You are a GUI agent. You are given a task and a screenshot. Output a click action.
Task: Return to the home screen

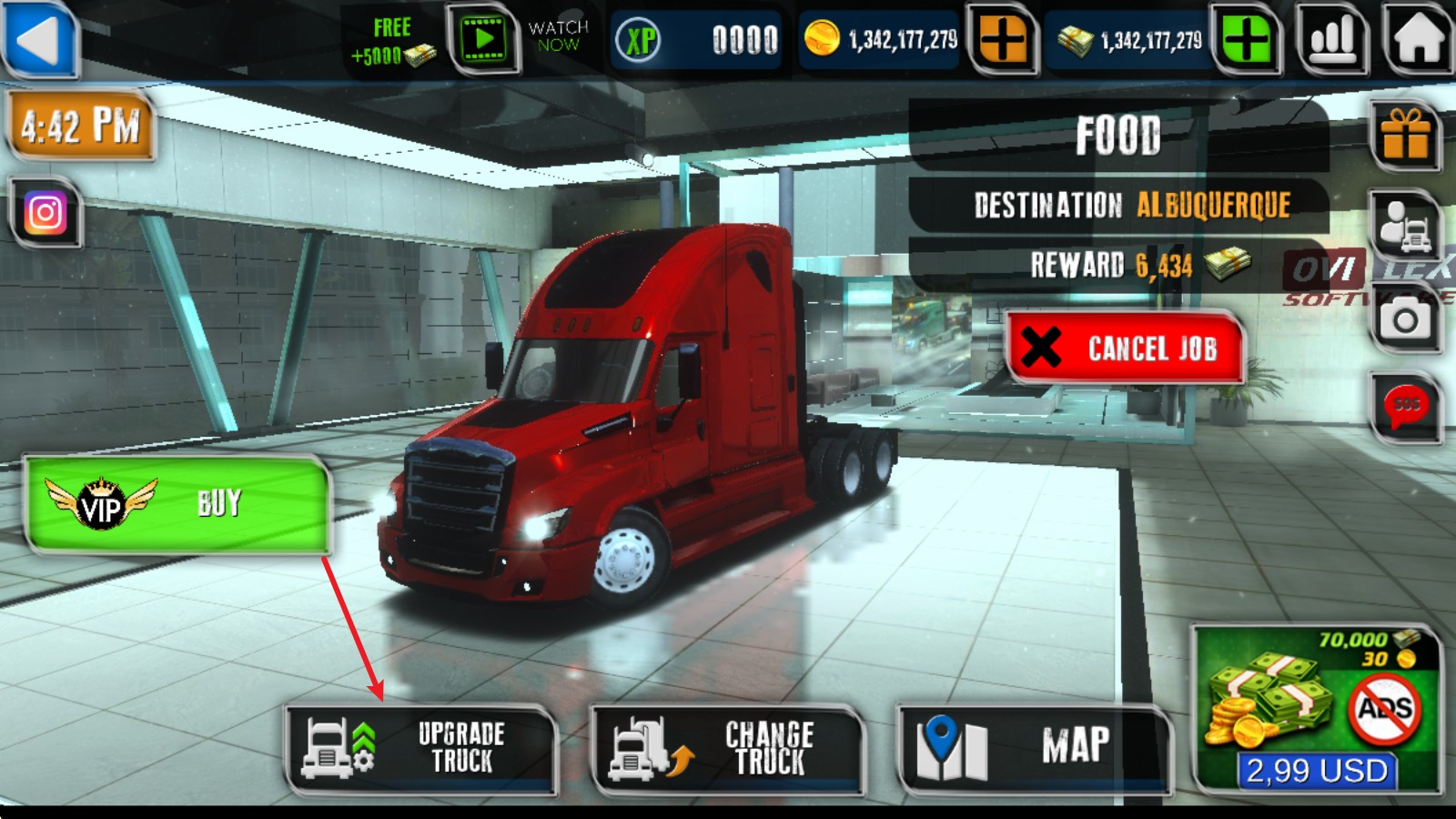(x=1418, y=40)
